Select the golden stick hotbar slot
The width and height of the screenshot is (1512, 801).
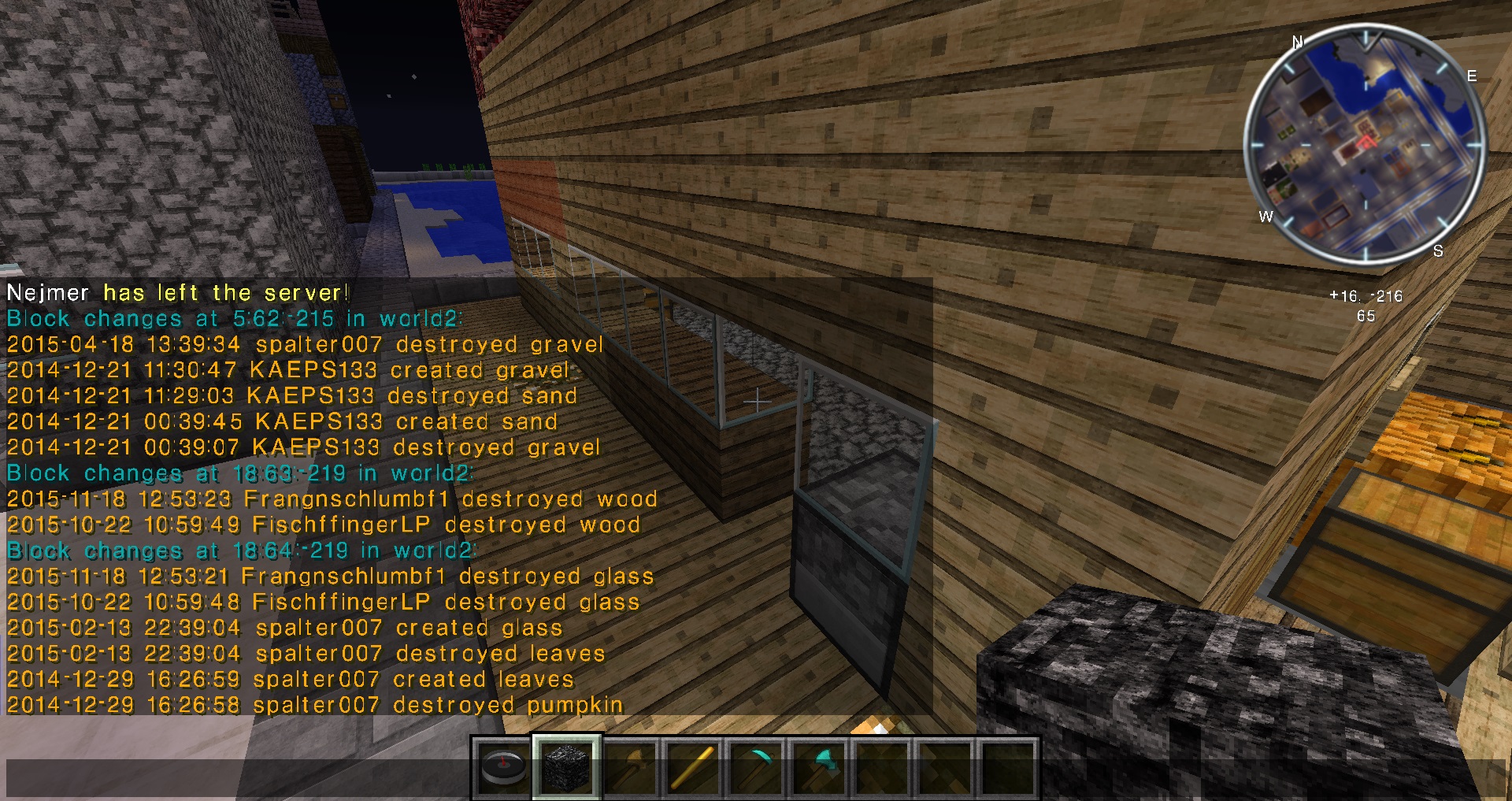[693, 768]
